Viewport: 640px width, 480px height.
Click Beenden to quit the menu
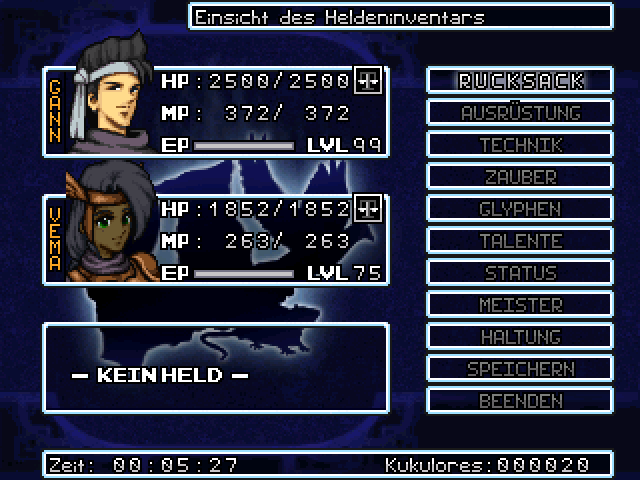520,401
